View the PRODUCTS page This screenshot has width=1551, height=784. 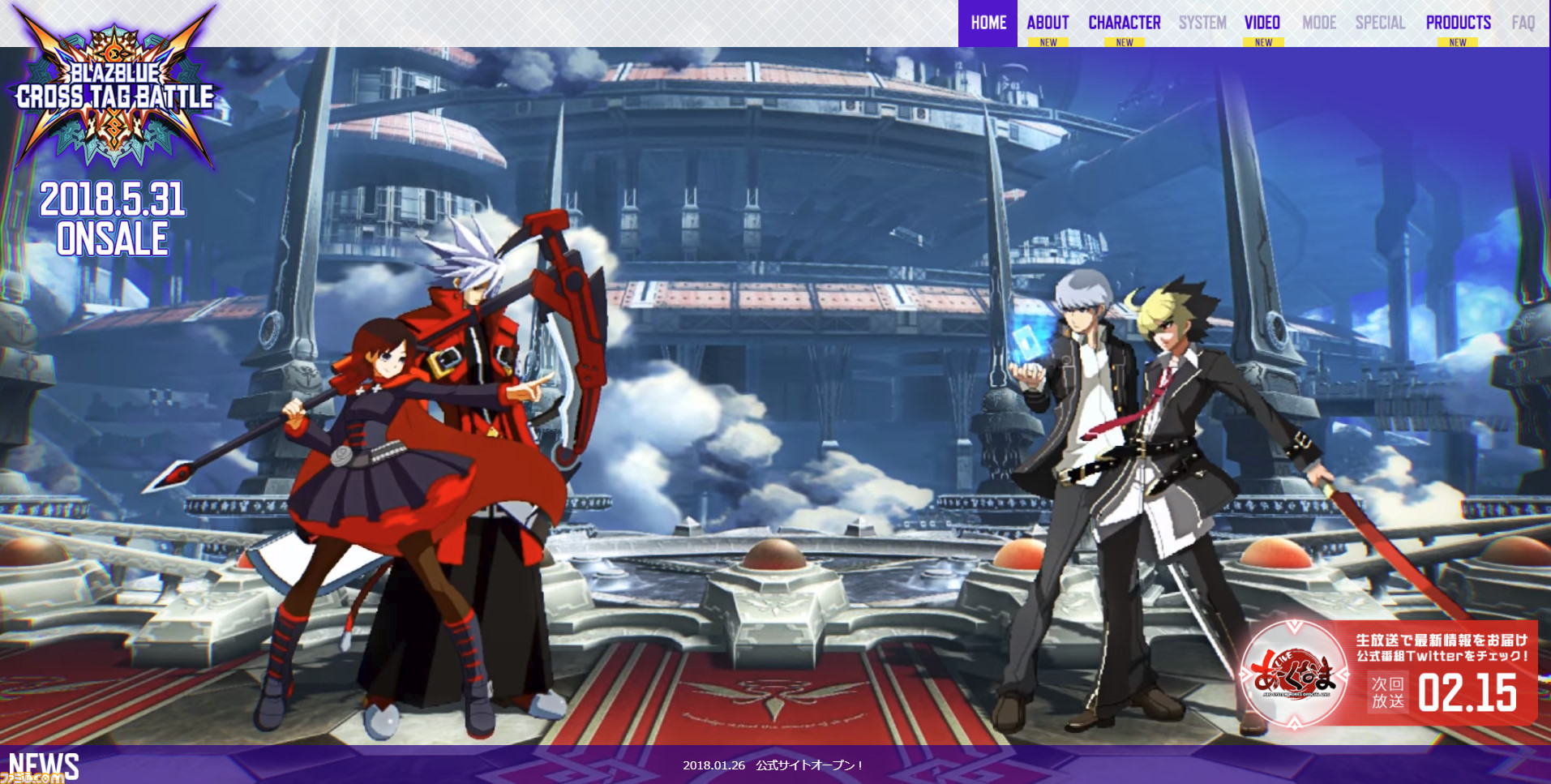point(1458,23)
